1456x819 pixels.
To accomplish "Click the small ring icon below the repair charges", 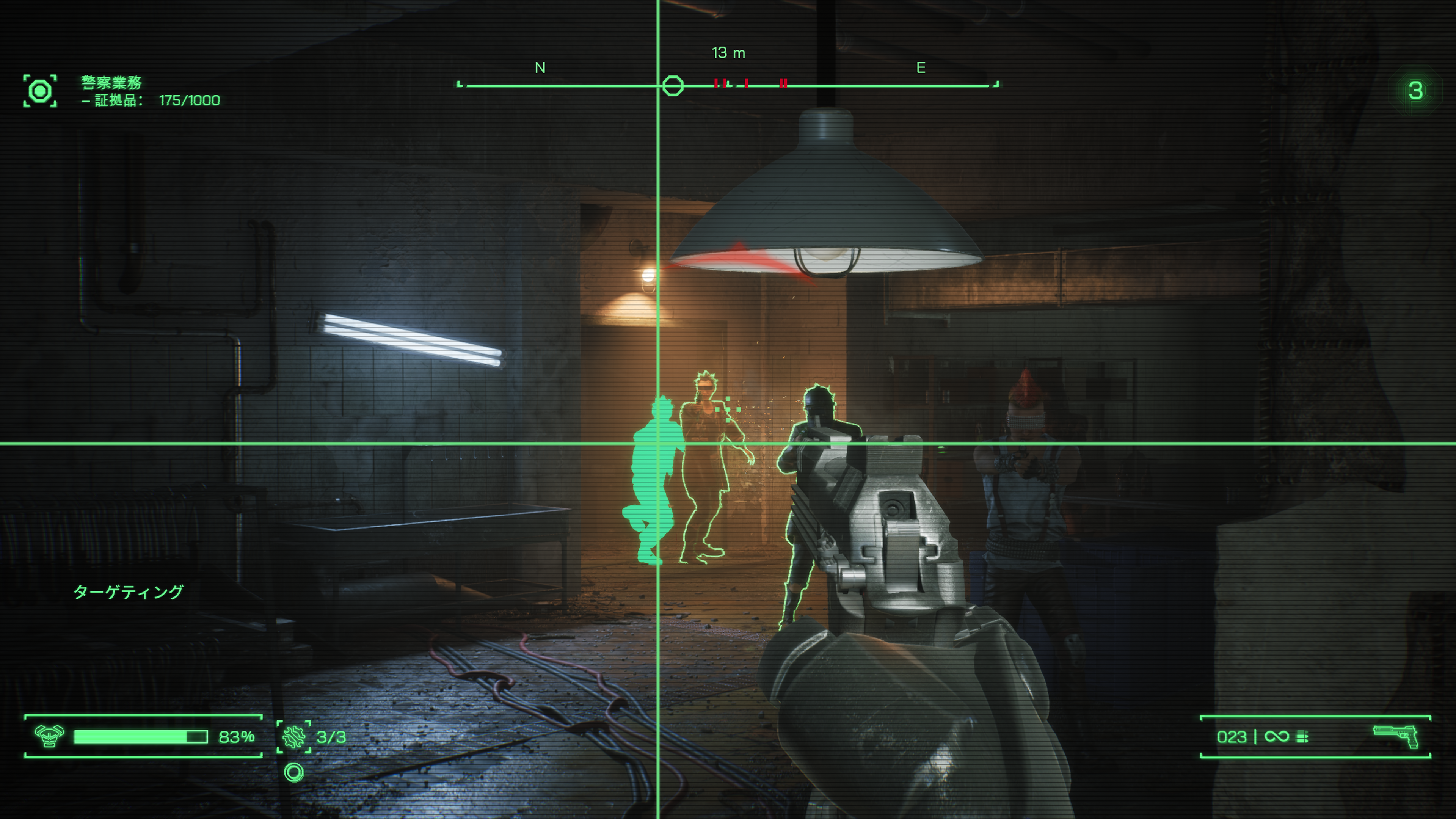I will (294, 772).
